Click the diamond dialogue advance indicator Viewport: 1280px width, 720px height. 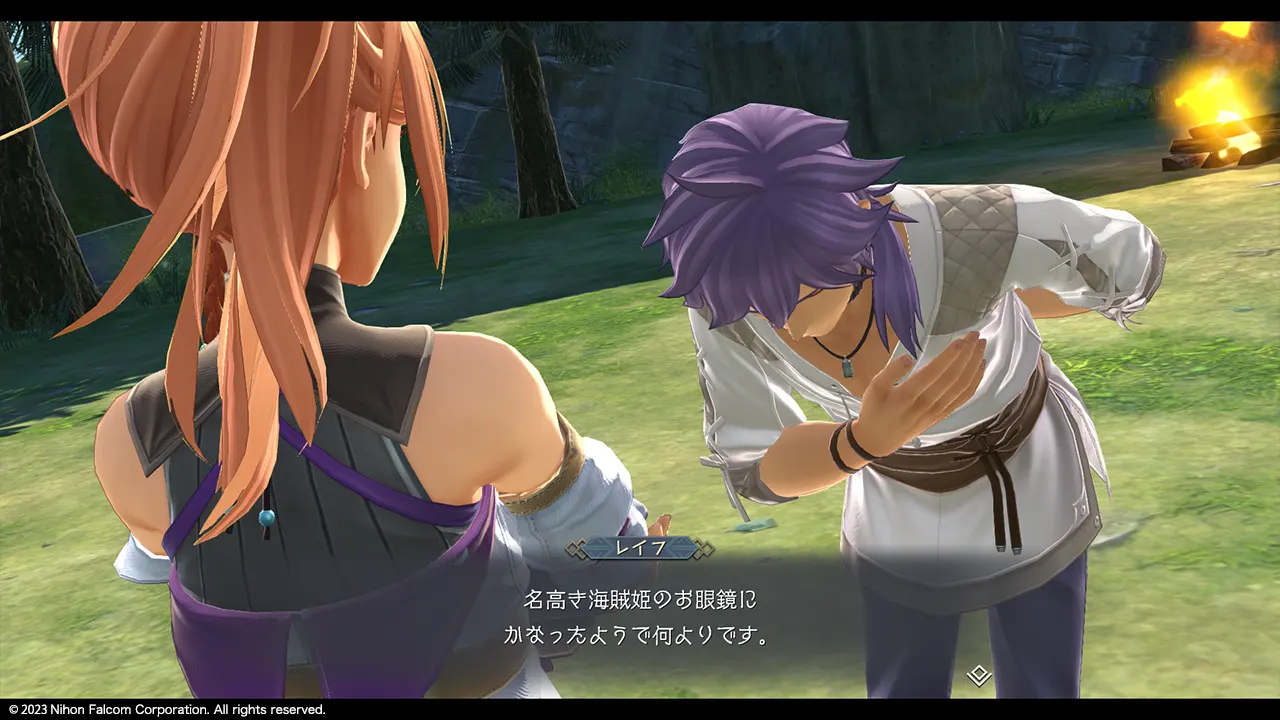click(979, 676)
